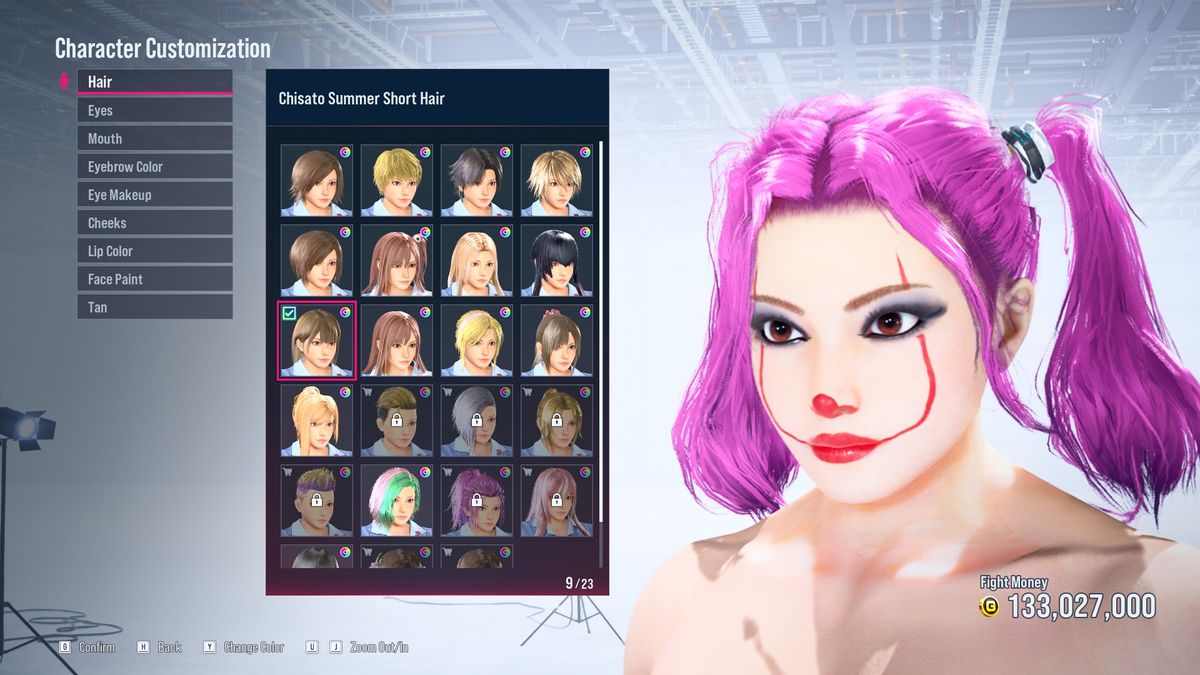Screen dimensions: 1200x675
Task: Choose the brown ponytail with pink bow
Action: tap(556, 341)
